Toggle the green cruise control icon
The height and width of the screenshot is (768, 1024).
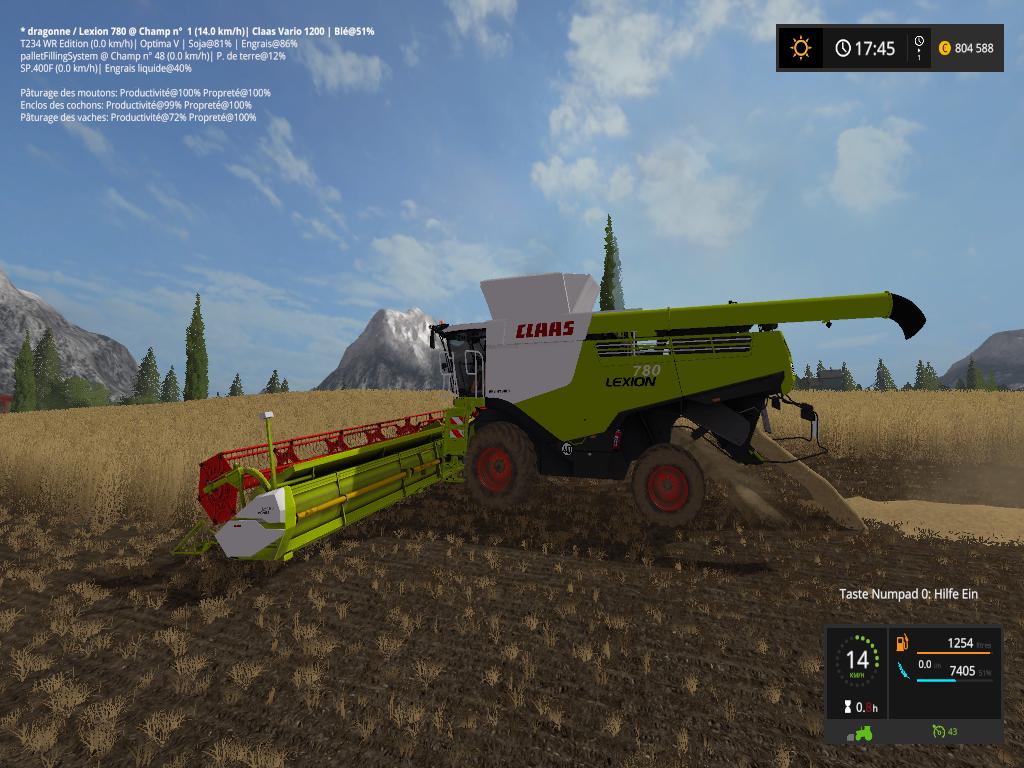point(938,732)
